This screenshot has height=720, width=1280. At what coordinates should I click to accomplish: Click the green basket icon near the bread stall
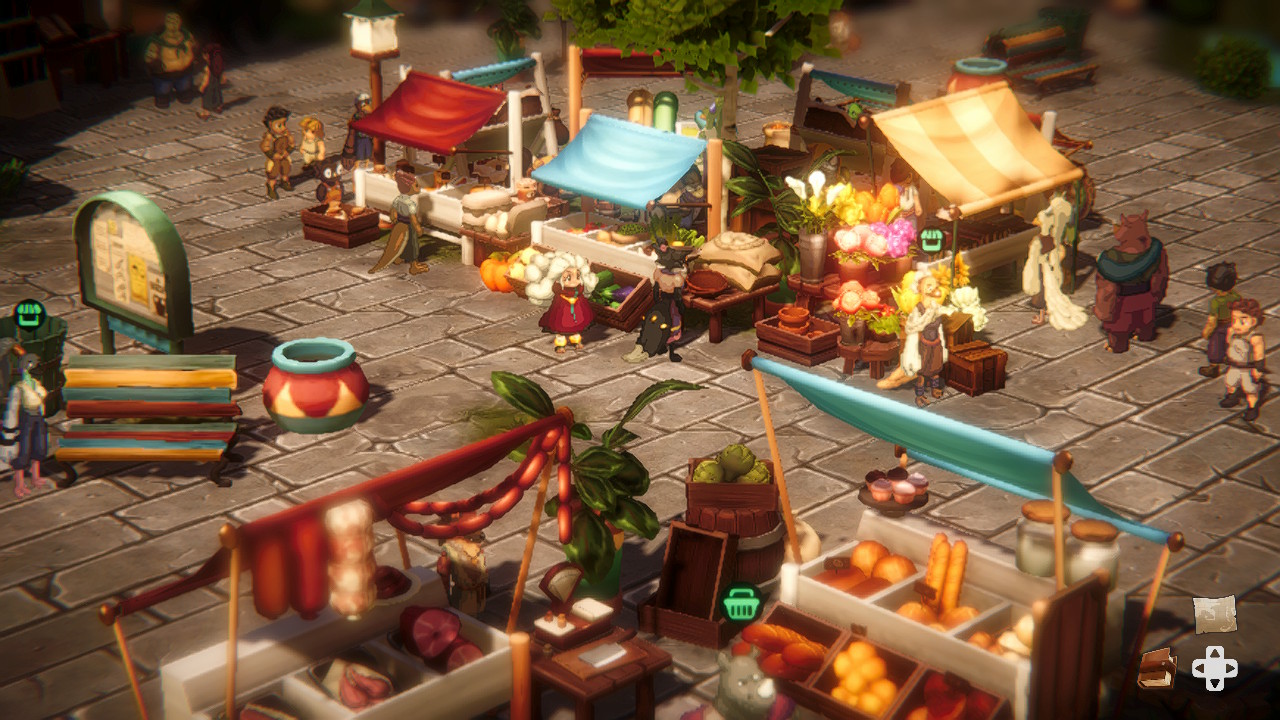743,605
